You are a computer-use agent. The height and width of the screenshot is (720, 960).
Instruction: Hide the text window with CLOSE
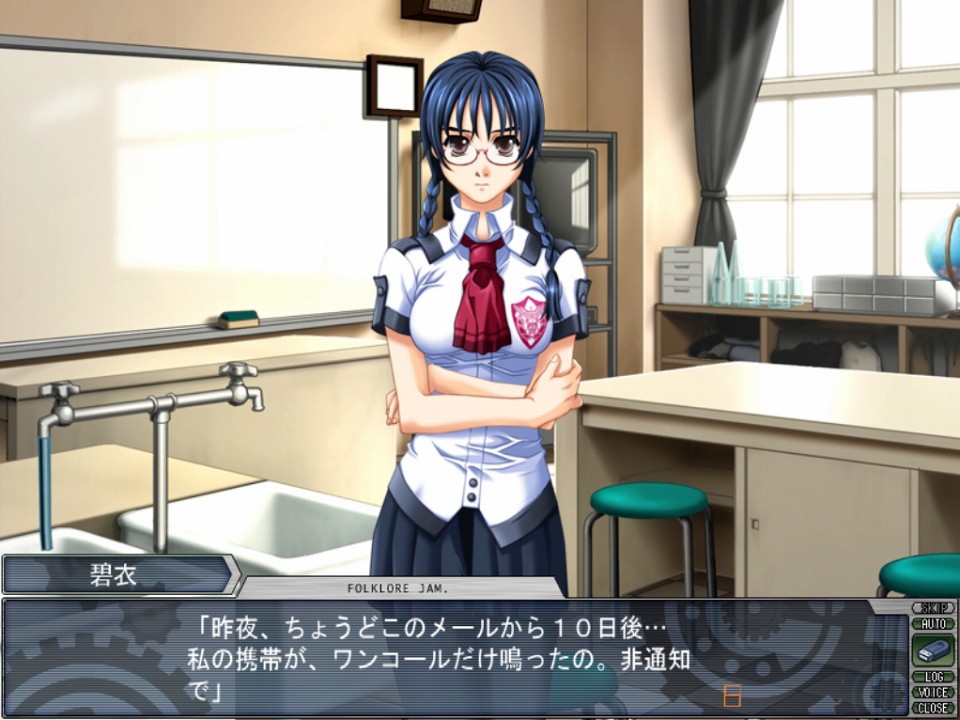pyautogui.click(x=933, y=707)
